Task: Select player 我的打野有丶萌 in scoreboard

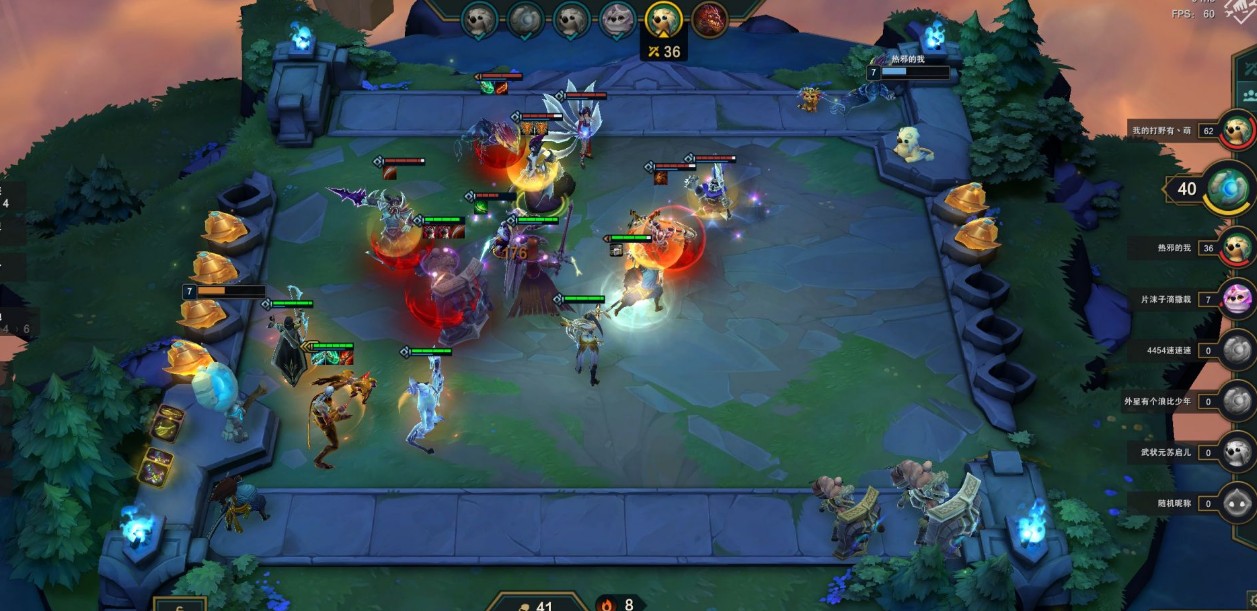Action: 1238,130
